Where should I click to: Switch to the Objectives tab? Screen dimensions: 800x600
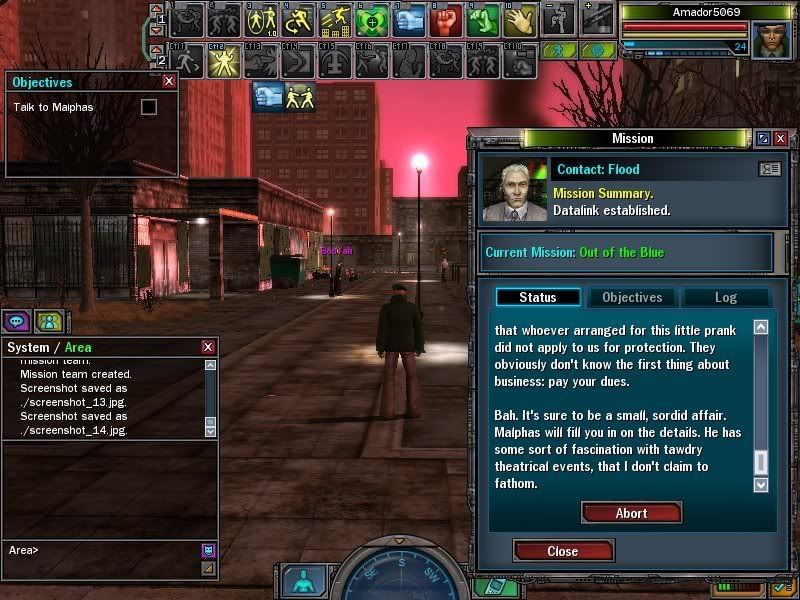click(632, 297)
